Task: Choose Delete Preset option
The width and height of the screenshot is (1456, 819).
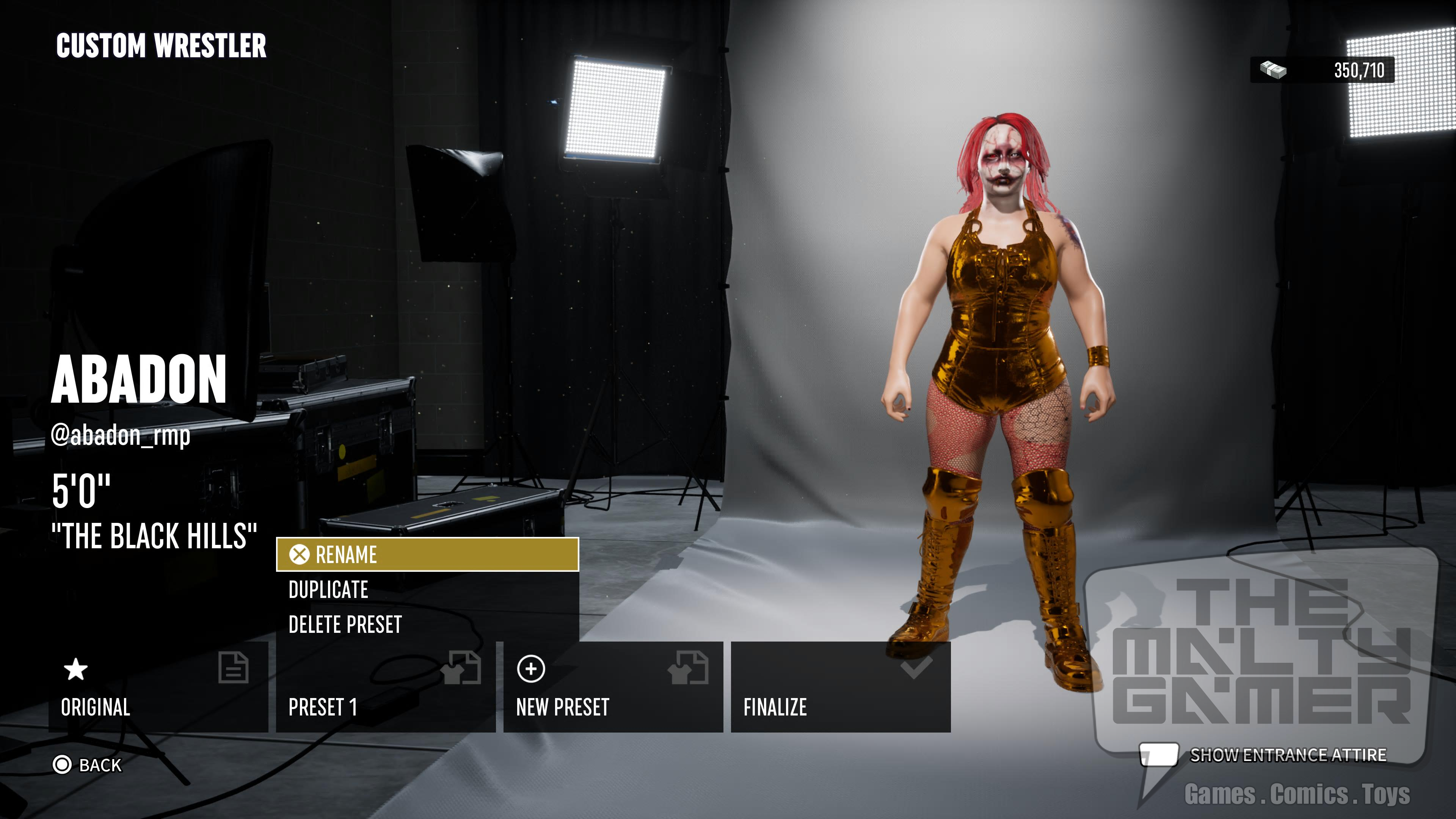Action: click(x=427, y=624)
